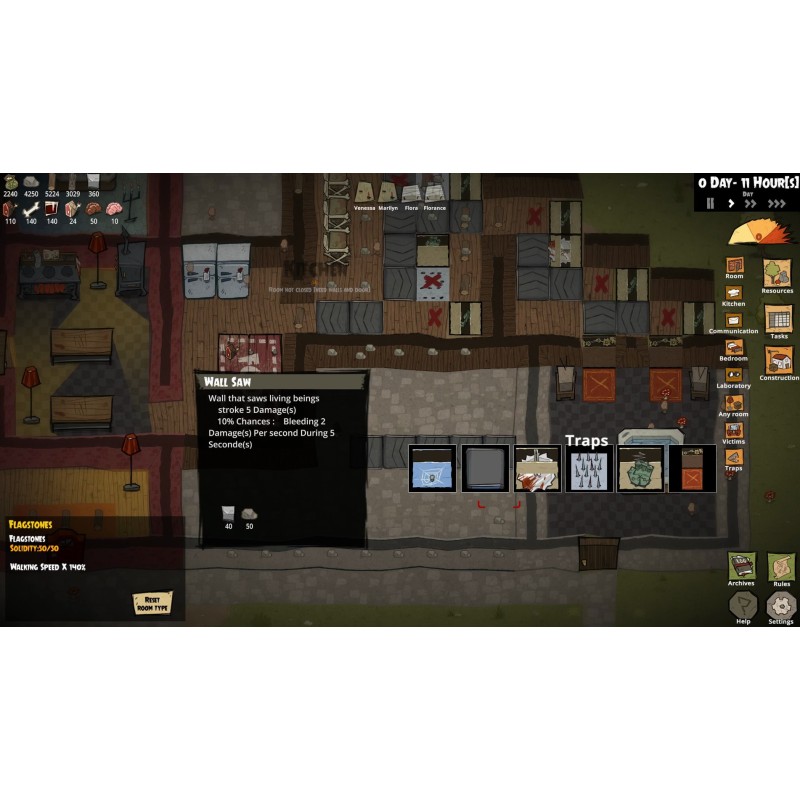
Task: Pick the Bedroom room category
Action: click(734, 348)
